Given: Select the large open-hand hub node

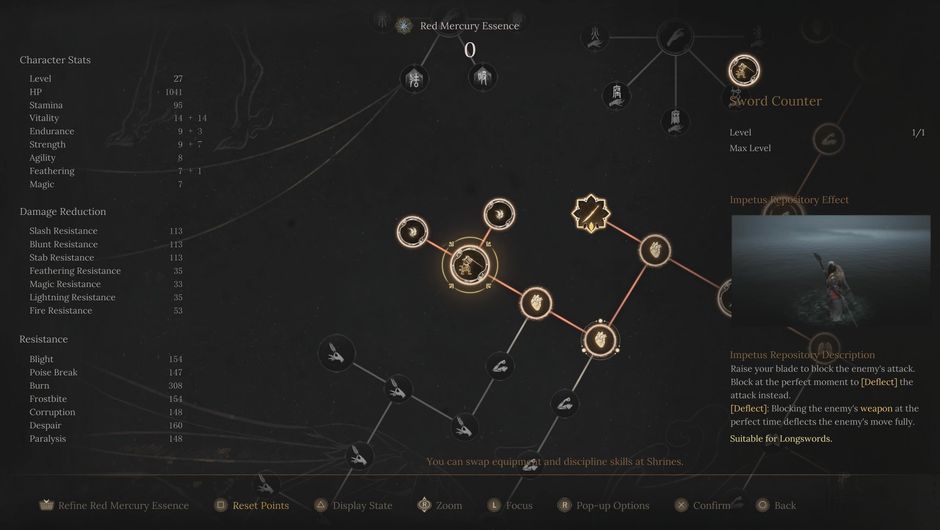Looking at the screenshot, I should click(x=674, y=39).
